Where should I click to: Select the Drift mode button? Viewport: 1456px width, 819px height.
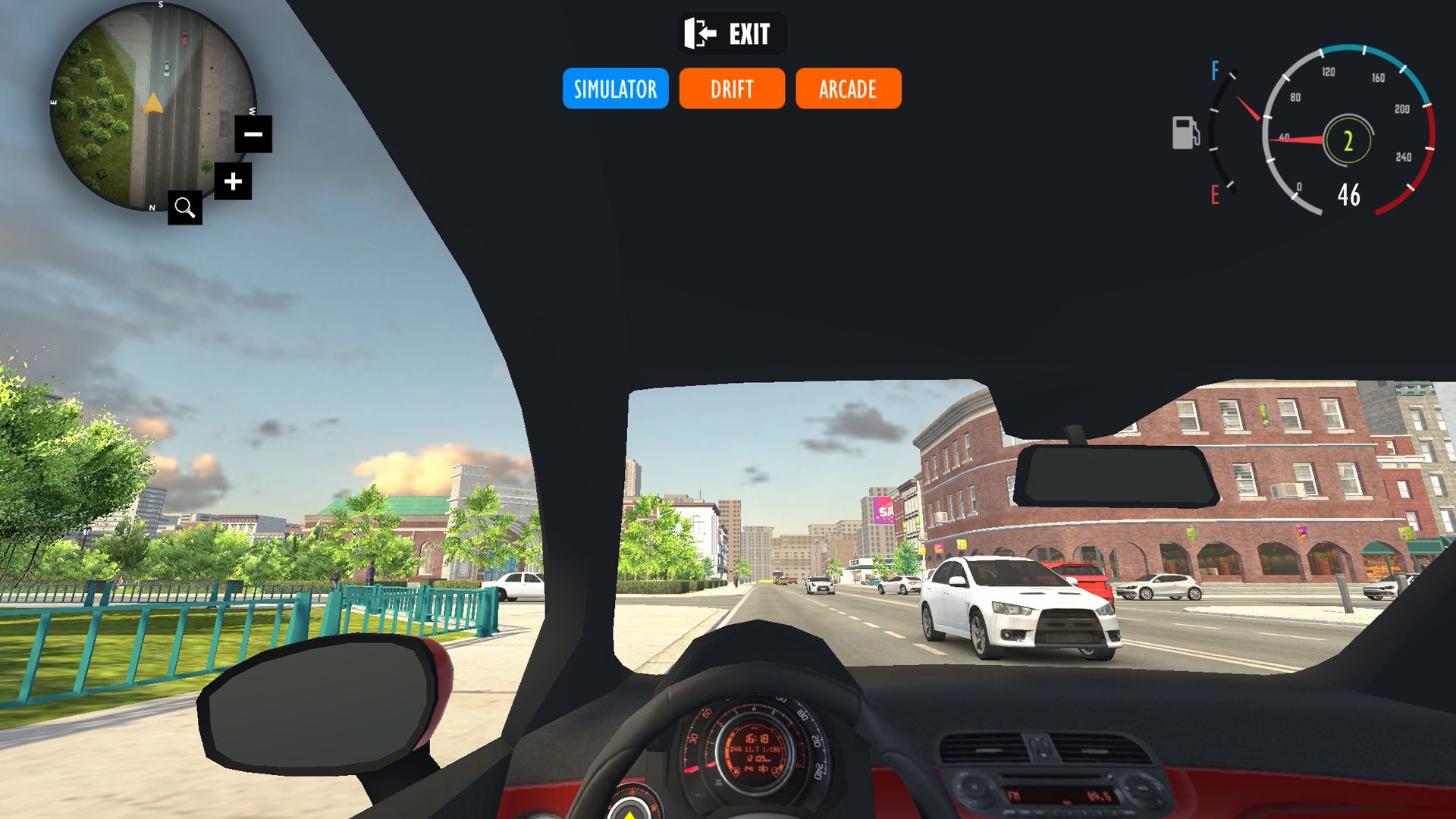tap(732, 89)
